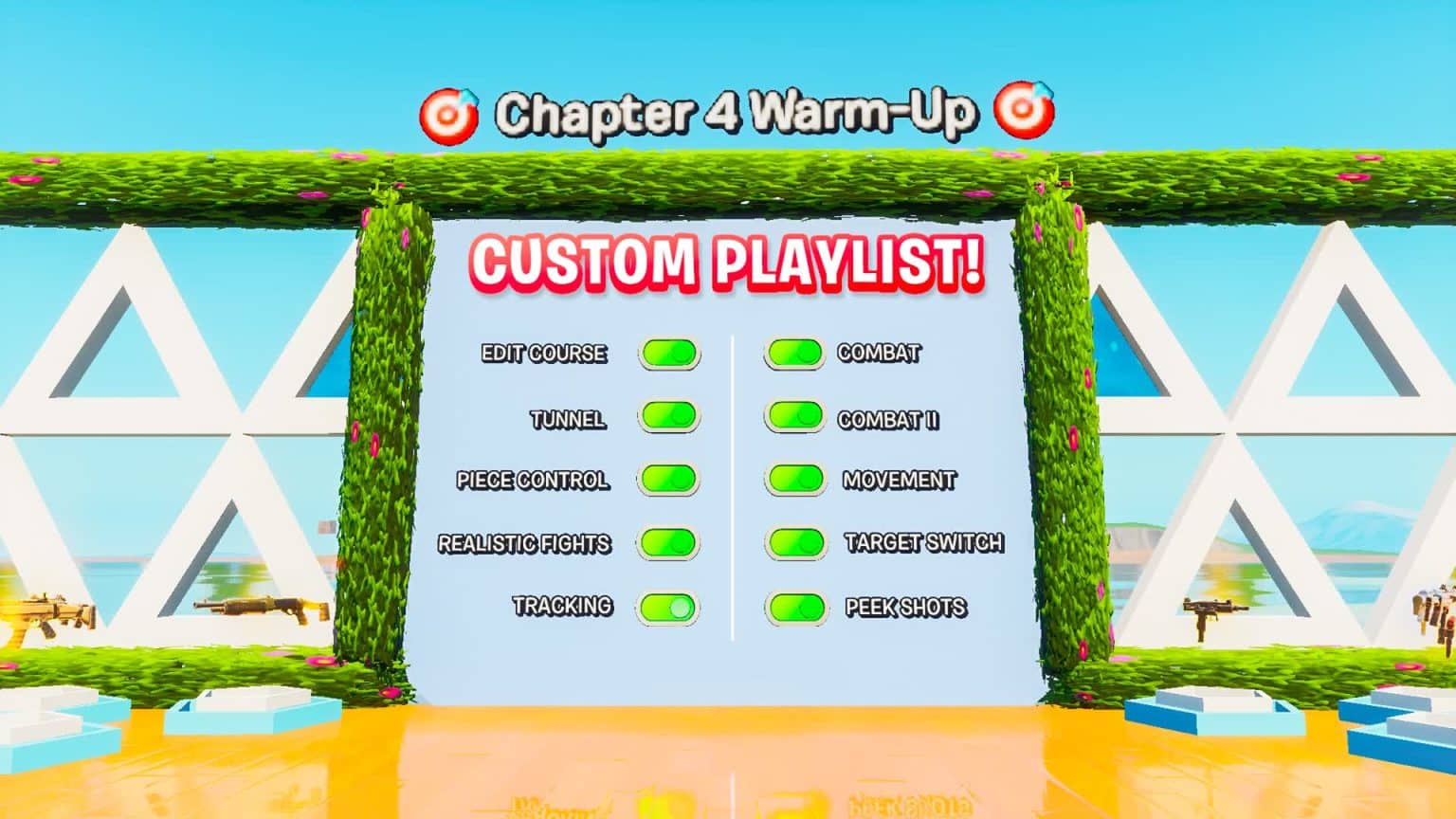Turn off the Realistic Fights toggle
Image resolution: width=1456 pixels, height=819 pixels.
tap(668, 544)
